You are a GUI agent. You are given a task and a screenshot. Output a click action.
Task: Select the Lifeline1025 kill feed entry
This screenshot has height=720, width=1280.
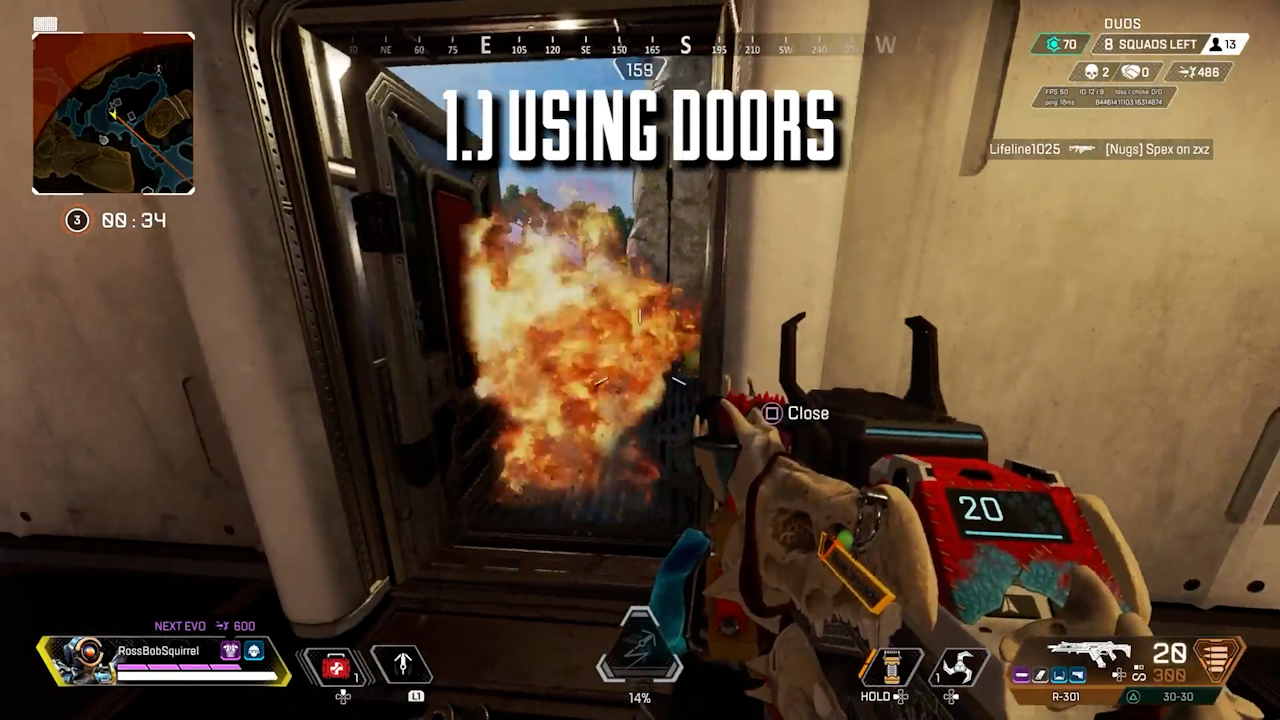tap(1099, 149)
